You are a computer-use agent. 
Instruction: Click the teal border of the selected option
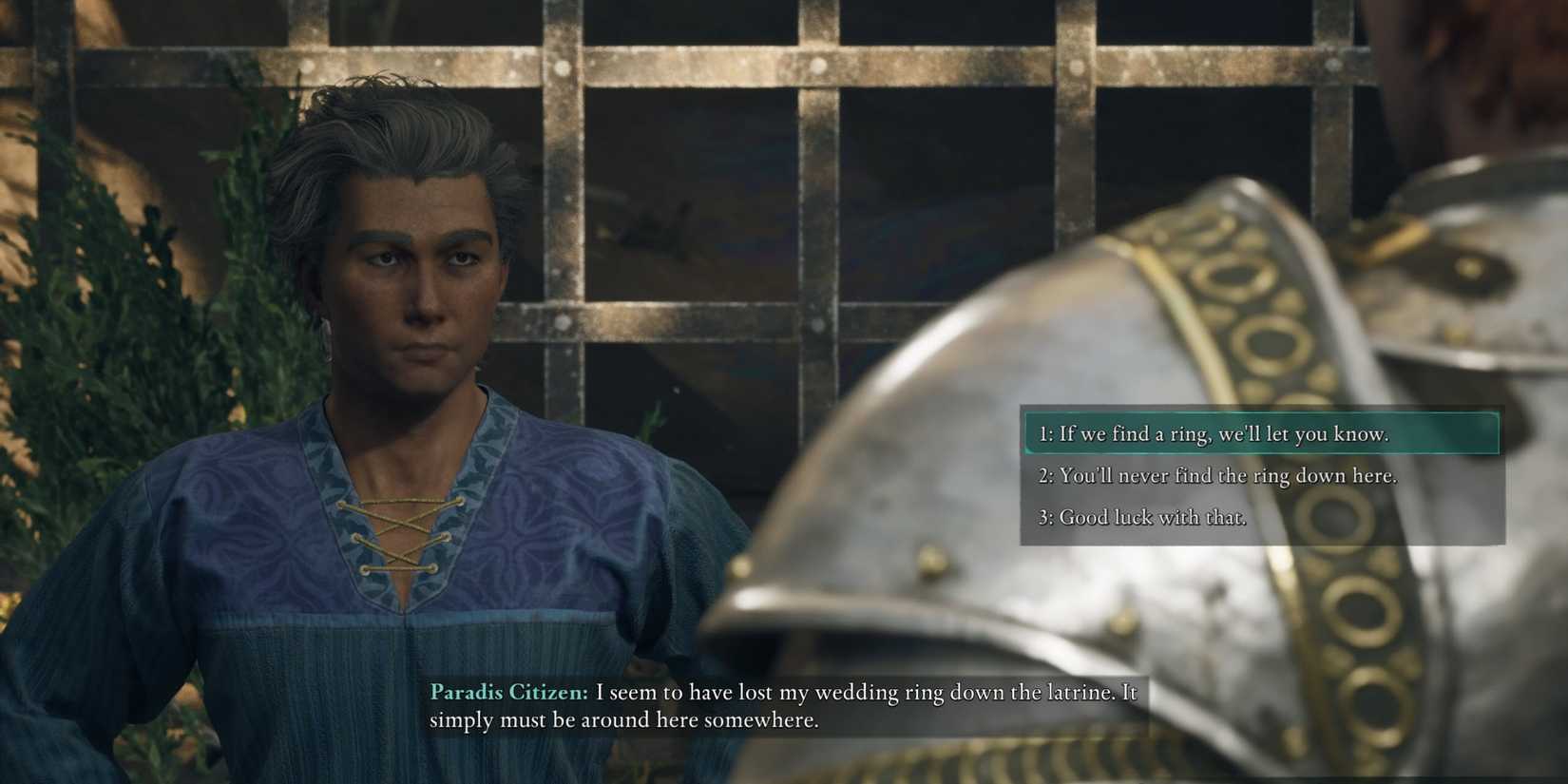(x=1024, y=433)
